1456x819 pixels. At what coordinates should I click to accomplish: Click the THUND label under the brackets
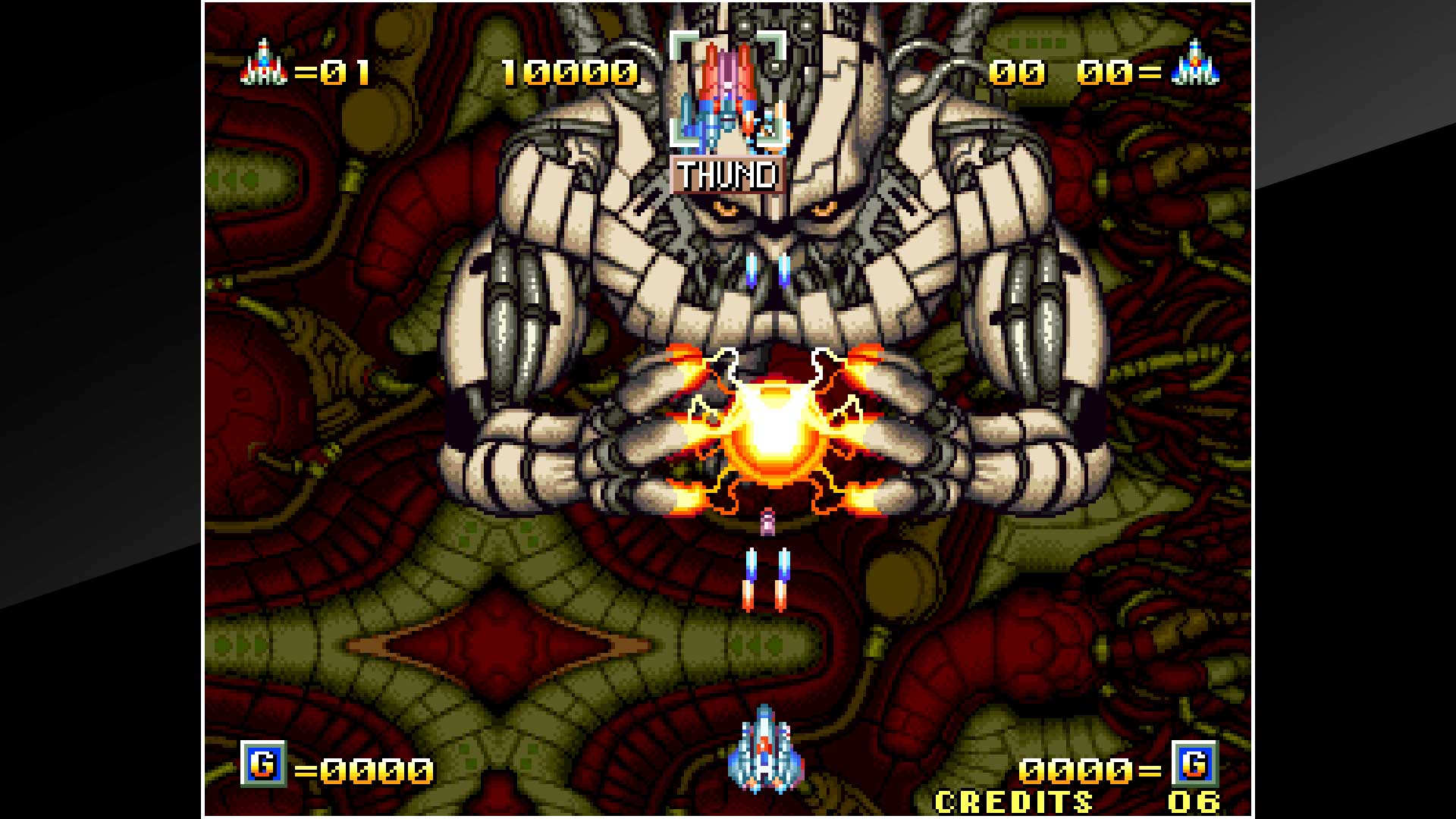726,176
